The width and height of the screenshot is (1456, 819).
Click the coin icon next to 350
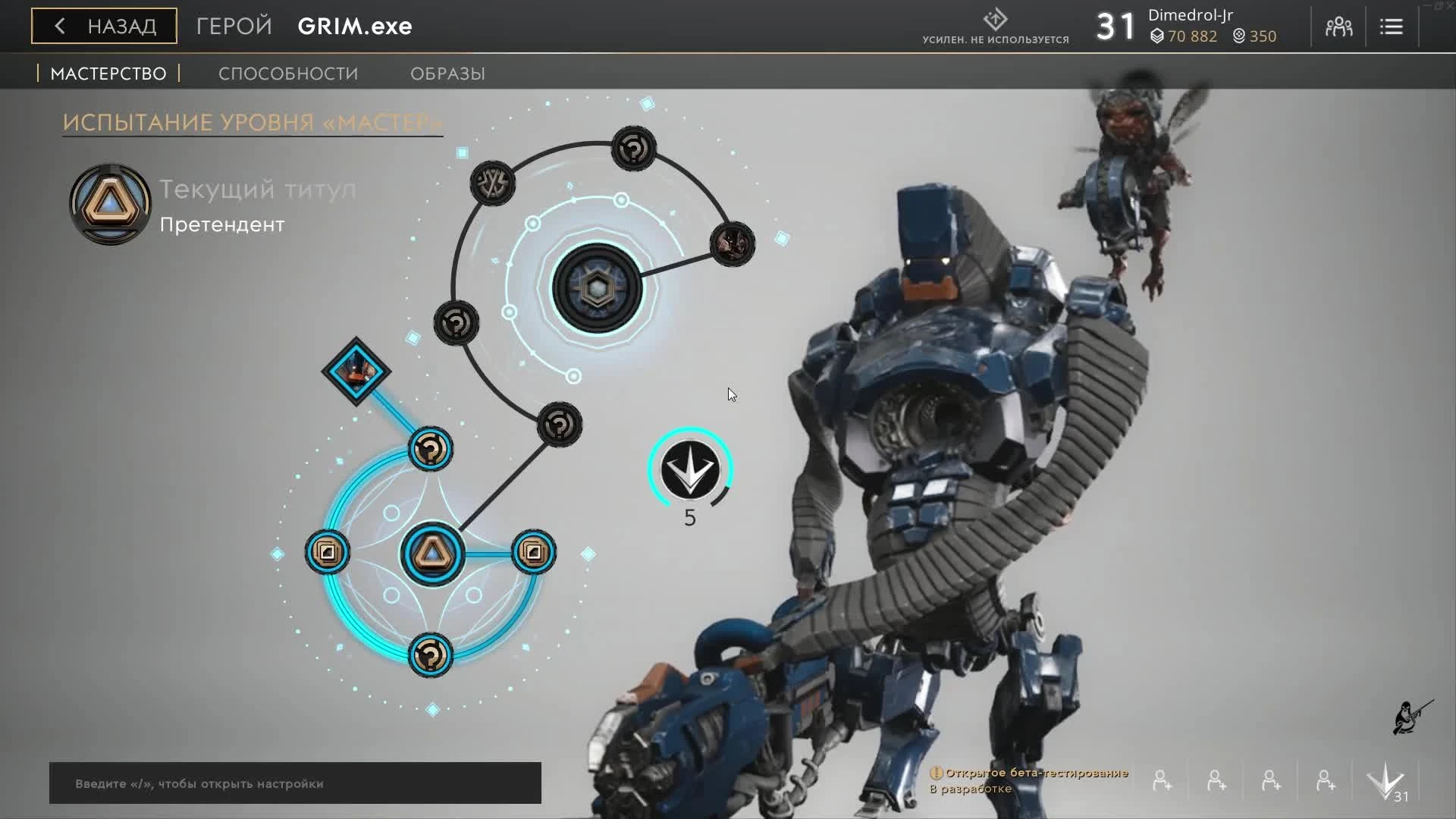point(1238,36)
